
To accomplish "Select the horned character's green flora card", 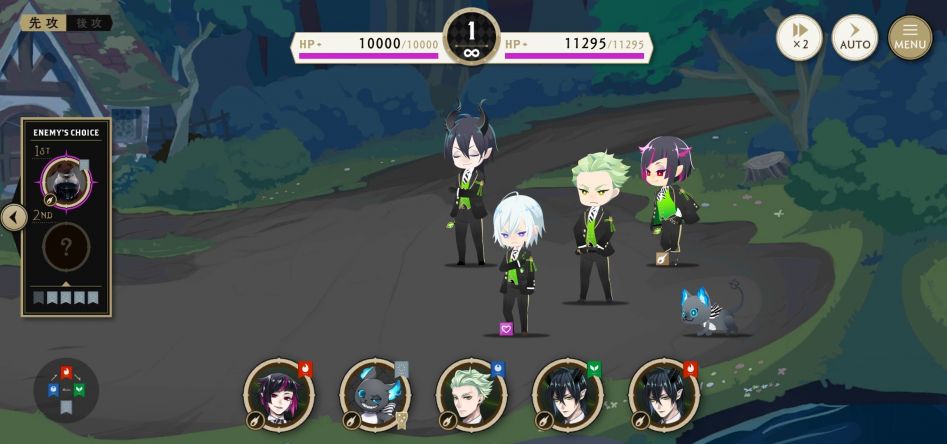I will click(x=566, y=395).
